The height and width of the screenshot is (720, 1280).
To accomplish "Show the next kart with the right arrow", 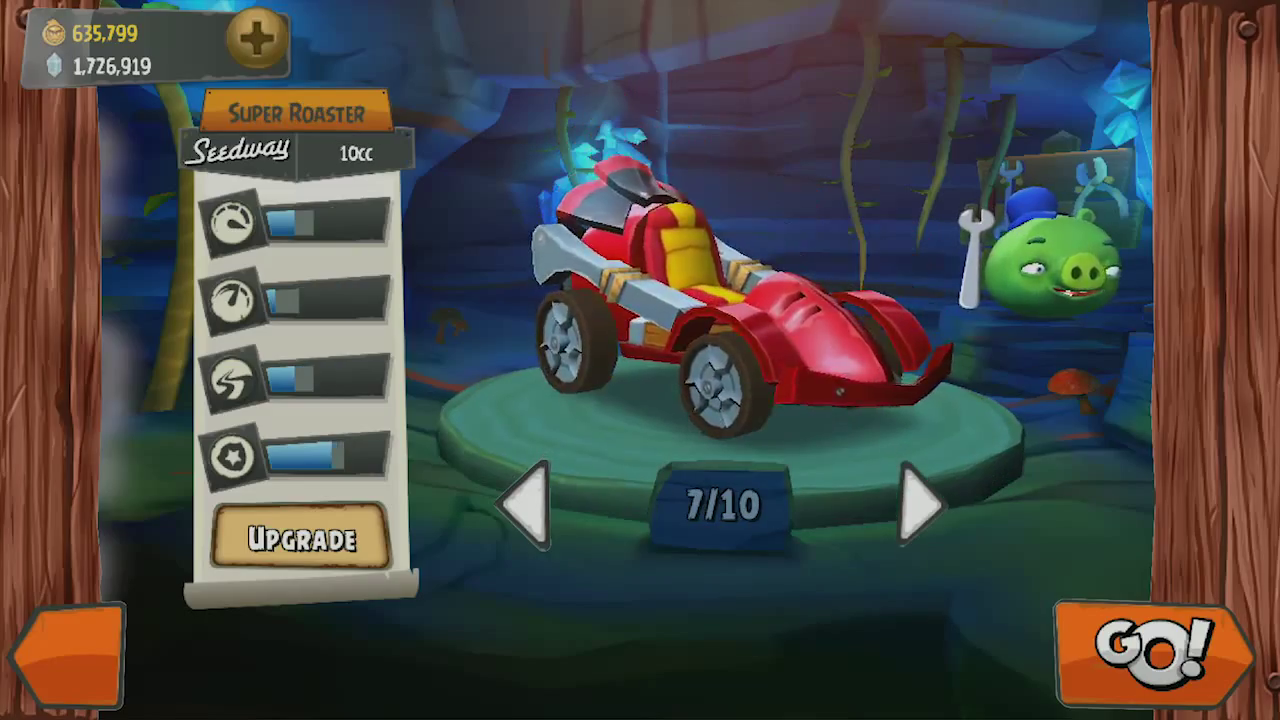I will coord(919,505).
